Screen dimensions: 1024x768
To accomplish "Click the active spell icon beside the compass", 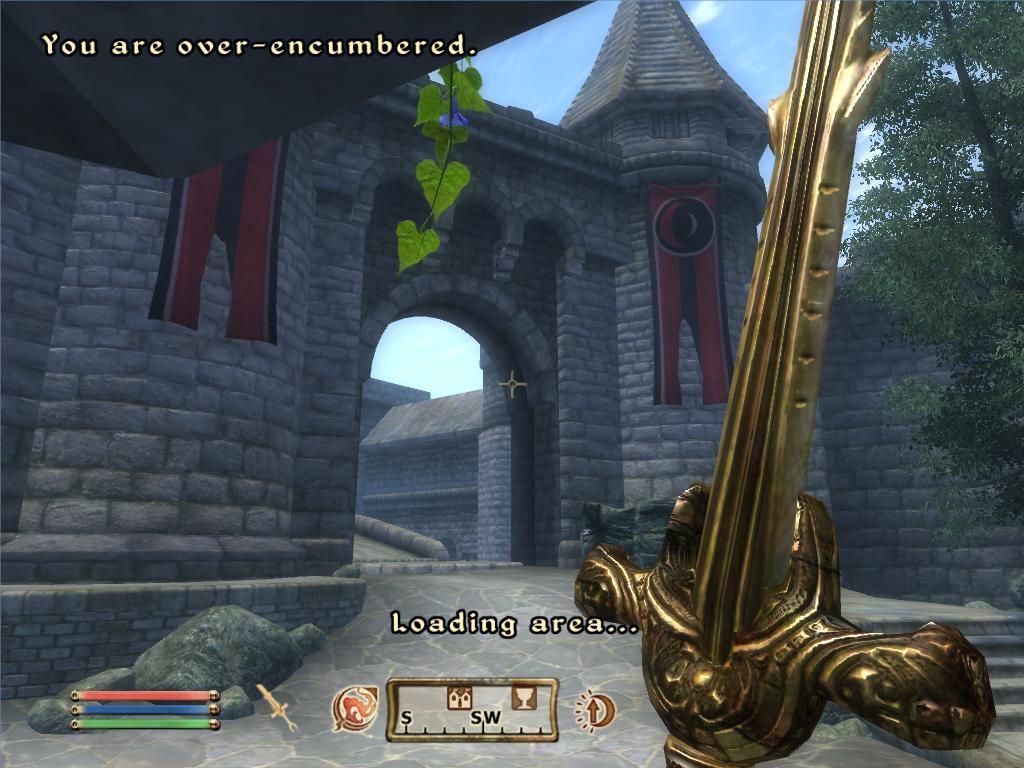I will (x=355, y=709).
